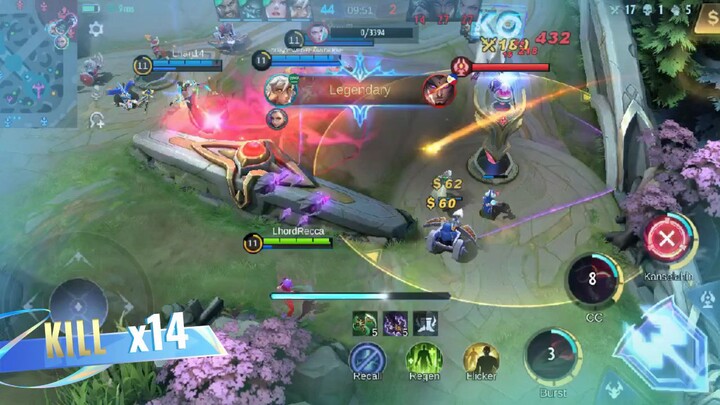The height and width of the screenshot is (405, 720).
Task: Activate the CC skill showing 8
Action: (593, 280)
